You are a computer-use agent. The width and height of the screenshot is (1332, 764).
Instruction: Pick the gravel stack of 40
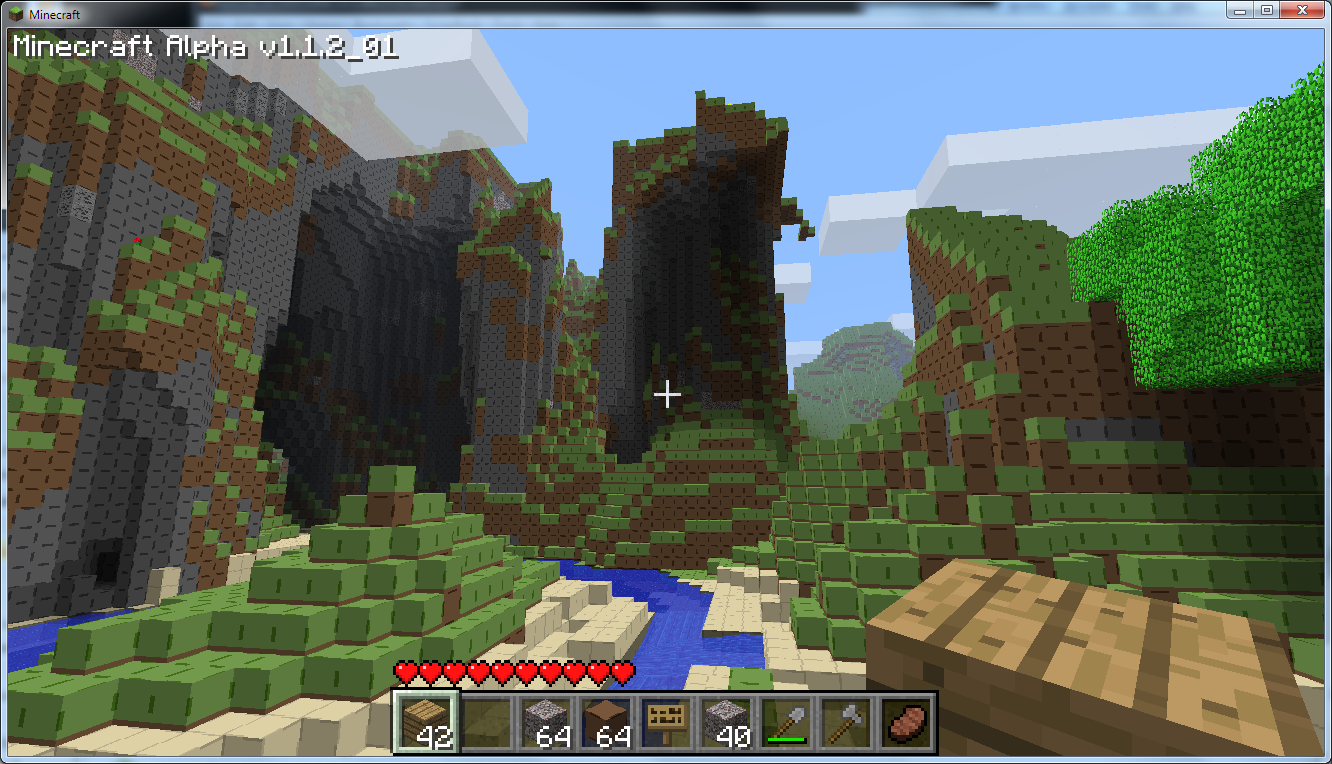725,722
